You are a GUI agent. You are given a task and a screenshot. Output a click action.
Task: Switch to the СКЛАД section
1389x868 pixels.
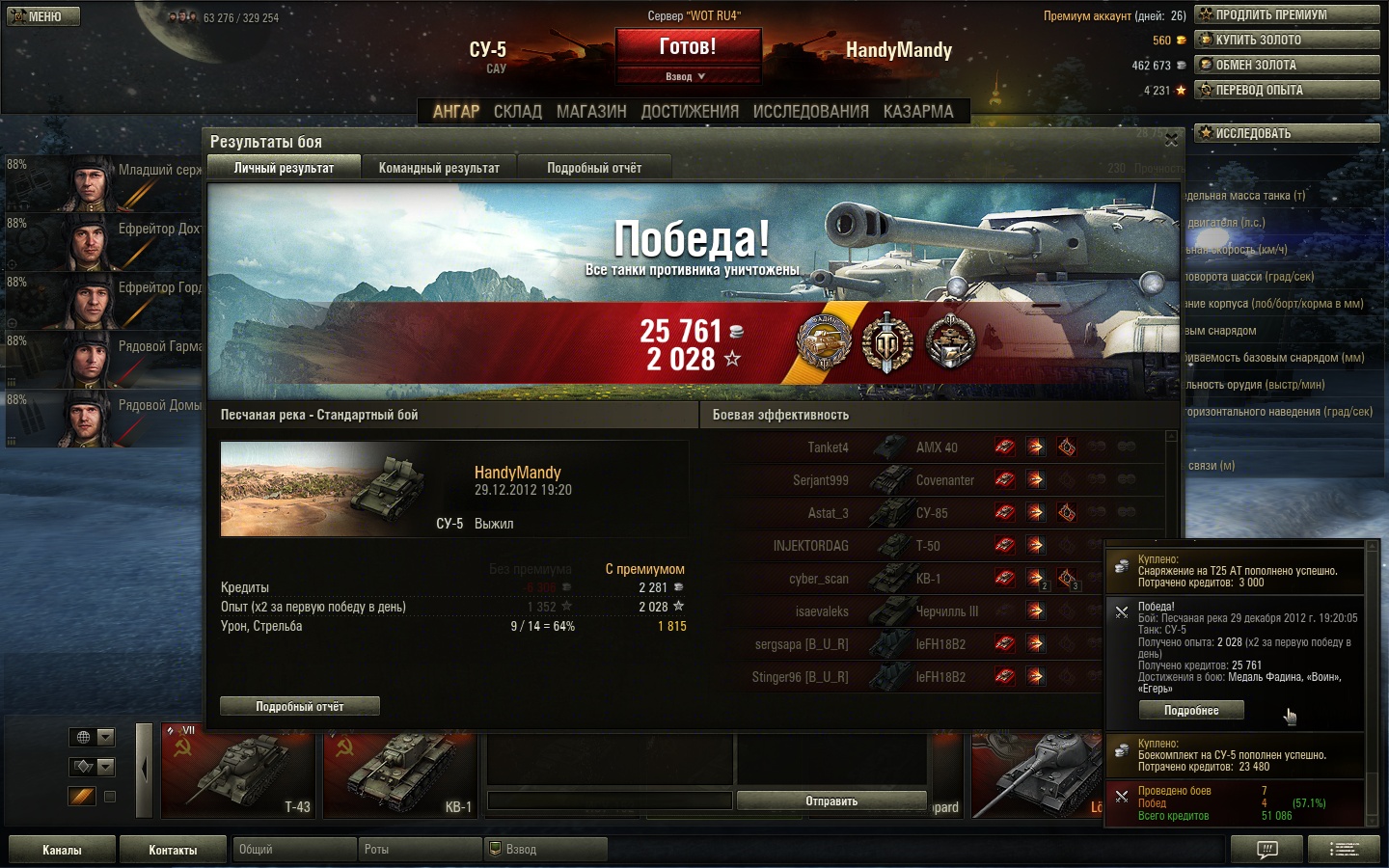click(518, 112)
